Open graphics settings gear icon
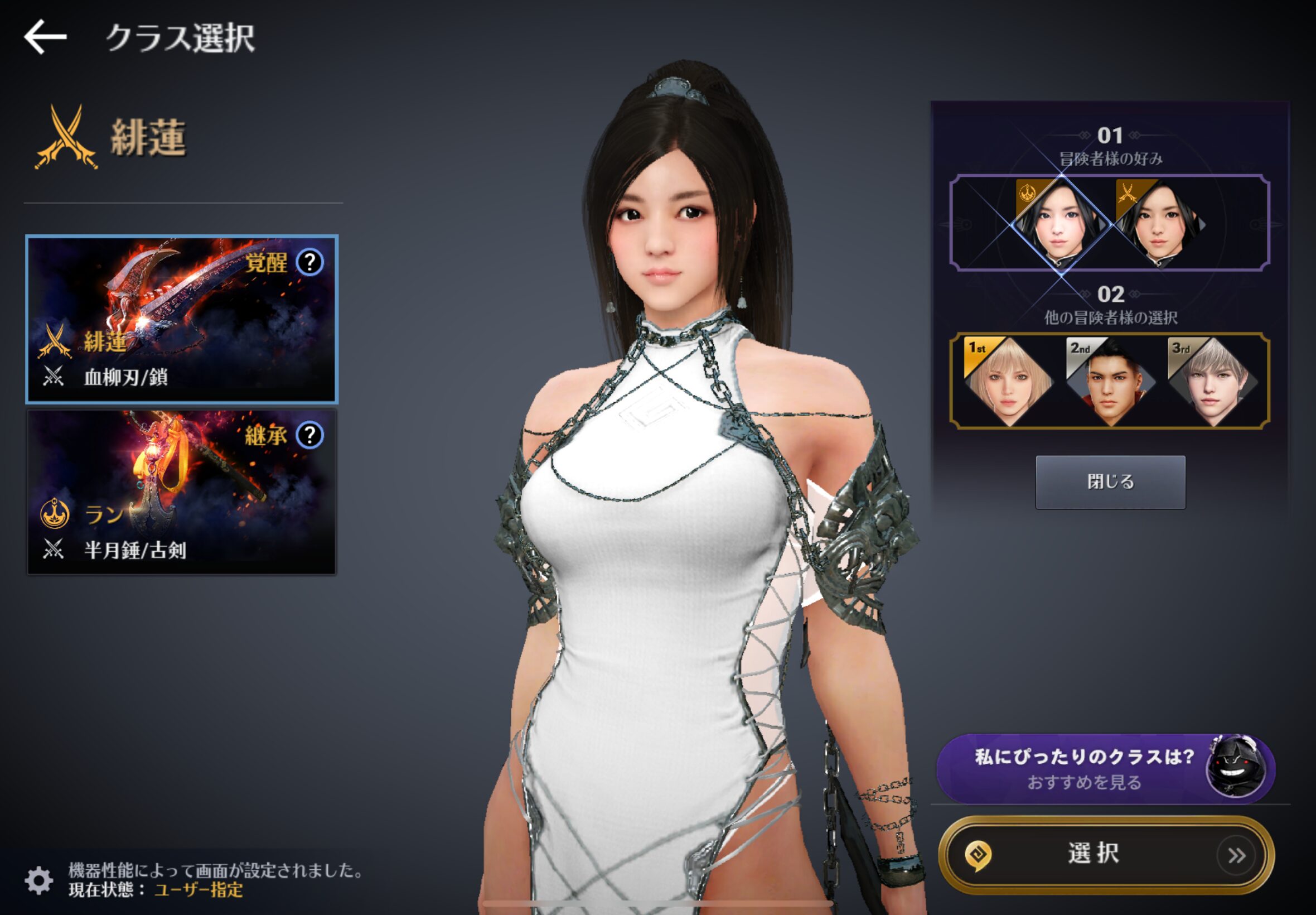Screen dimensions: 1316x915 coord(39,880)
